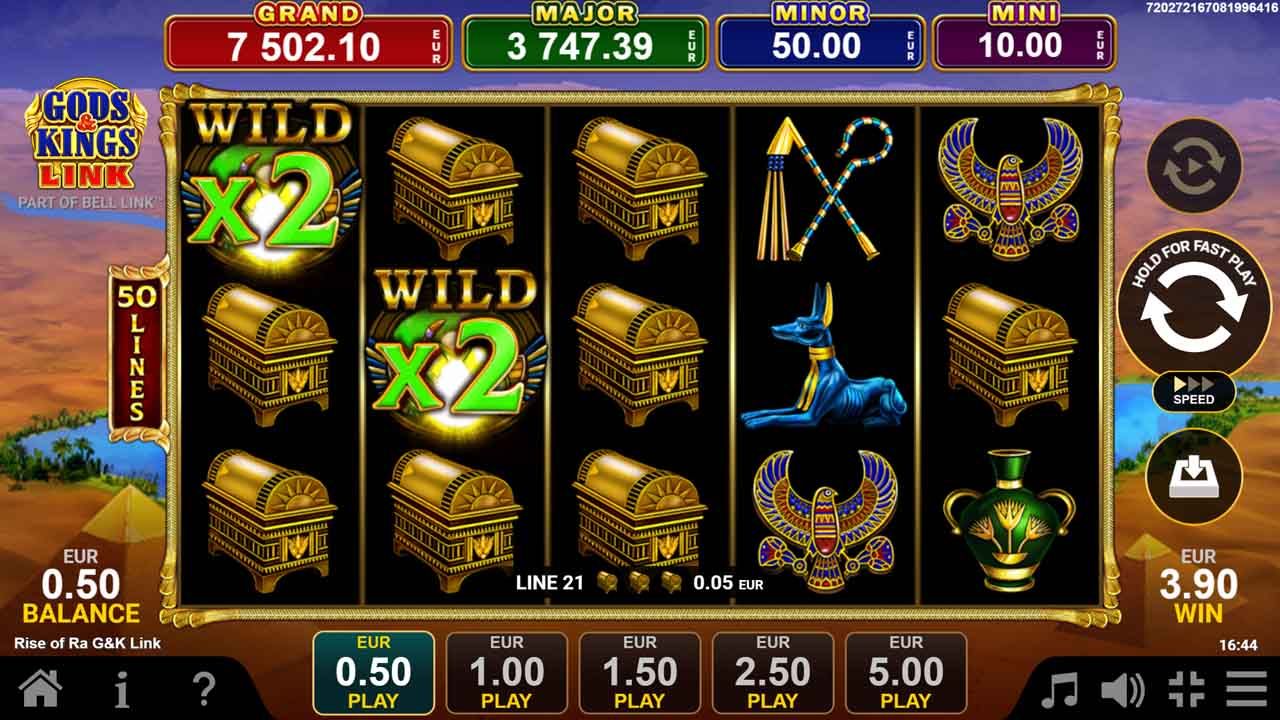Click the LINE 21 win display
The image size is (1280, 720).
coord(640,581)
